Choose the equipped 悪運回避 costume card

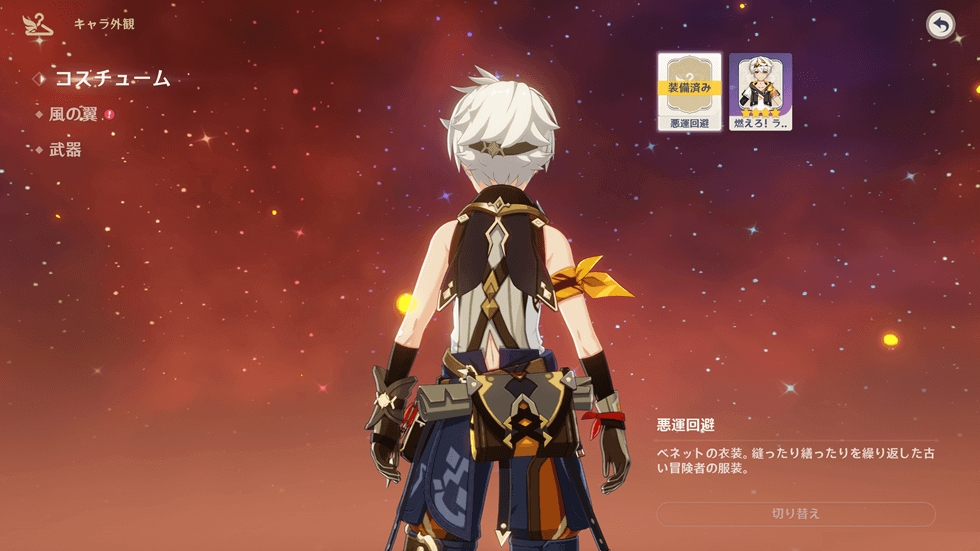[x=689, y=92]
